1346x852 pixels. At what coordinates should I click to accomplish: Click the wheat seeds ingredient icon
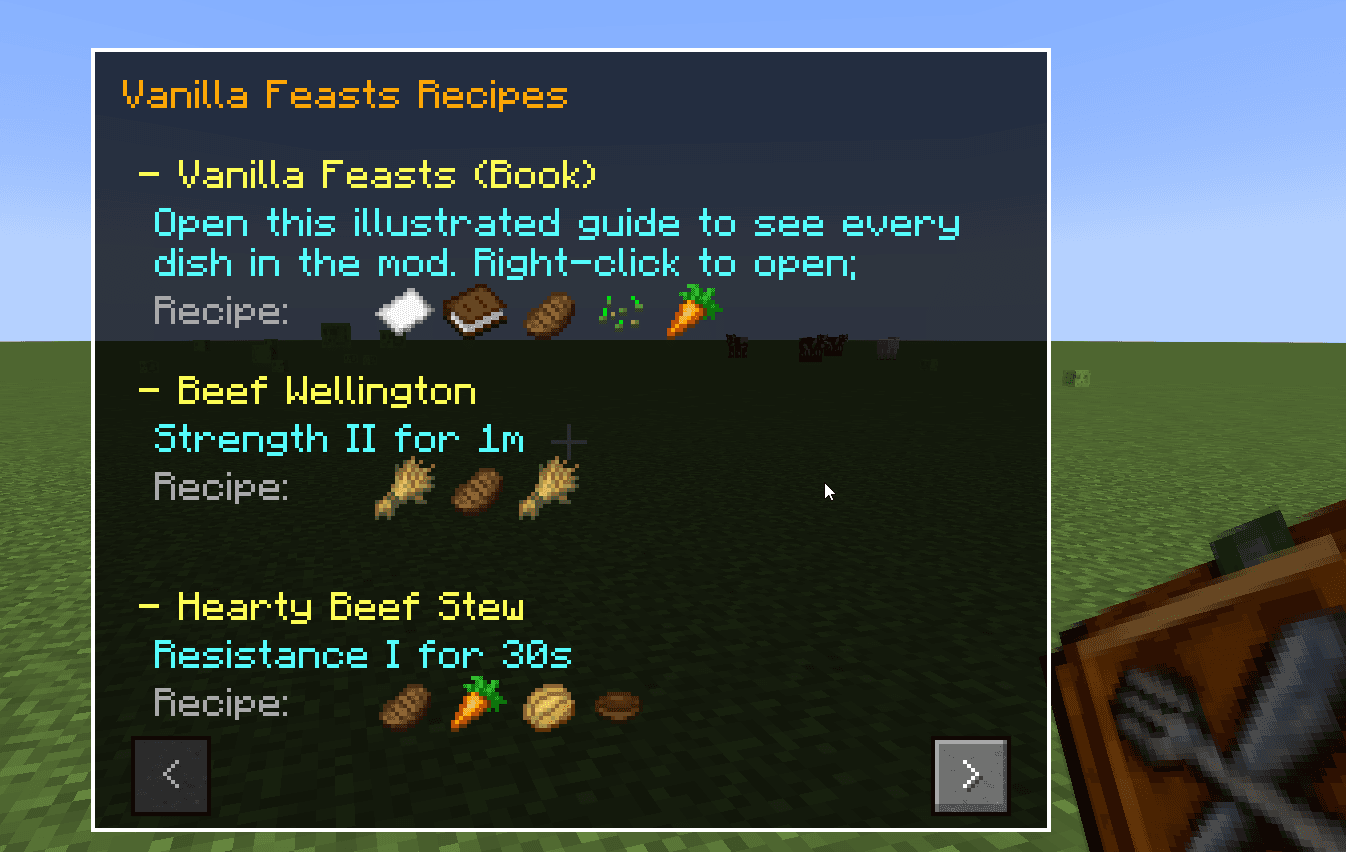(620, 311)
